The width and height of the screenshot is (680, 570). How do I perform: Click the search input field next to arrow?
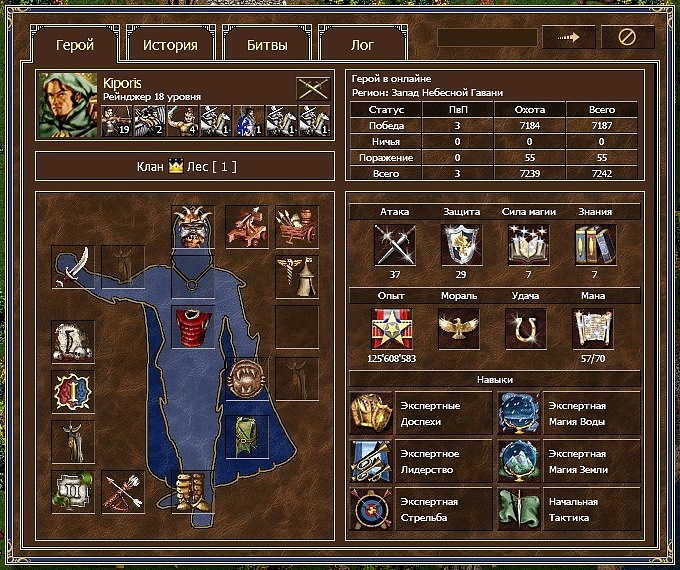[487, 38]
